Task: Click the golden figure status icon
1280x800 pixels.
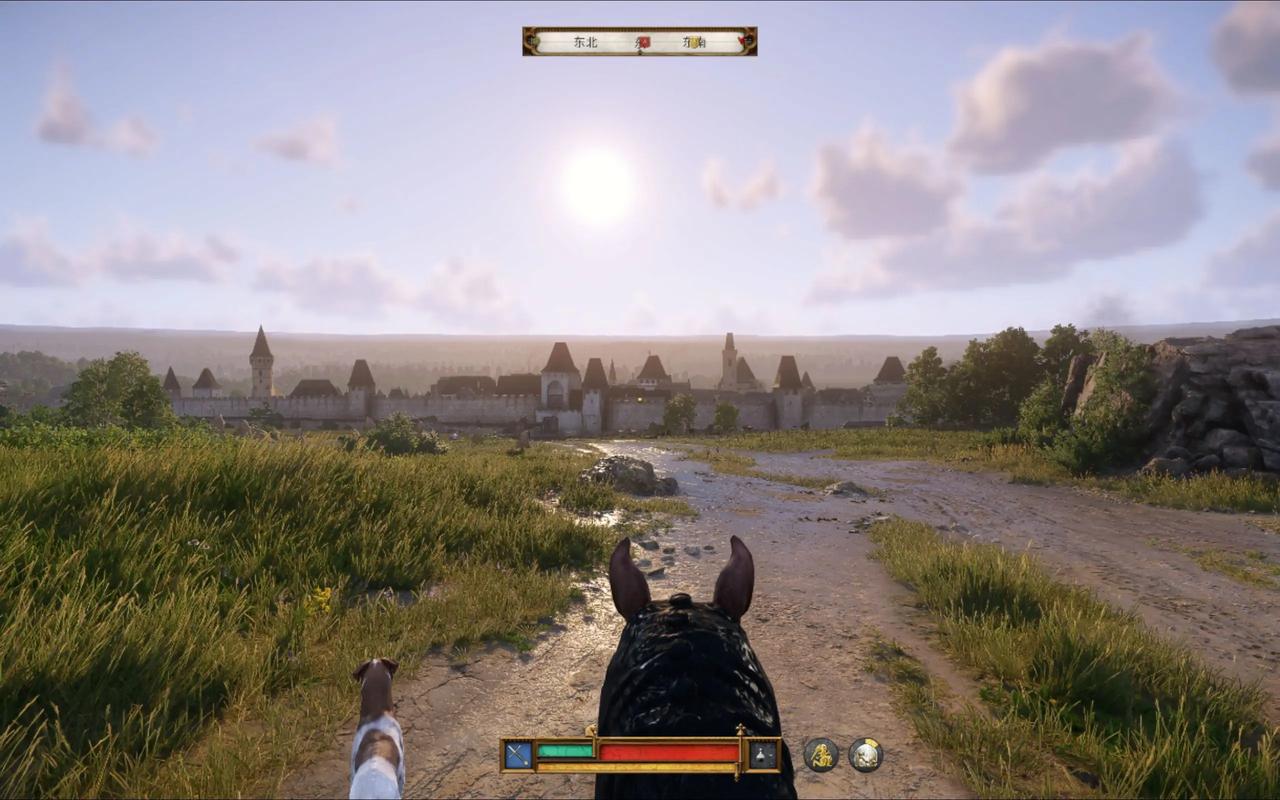Action: (x=821, y=755)
